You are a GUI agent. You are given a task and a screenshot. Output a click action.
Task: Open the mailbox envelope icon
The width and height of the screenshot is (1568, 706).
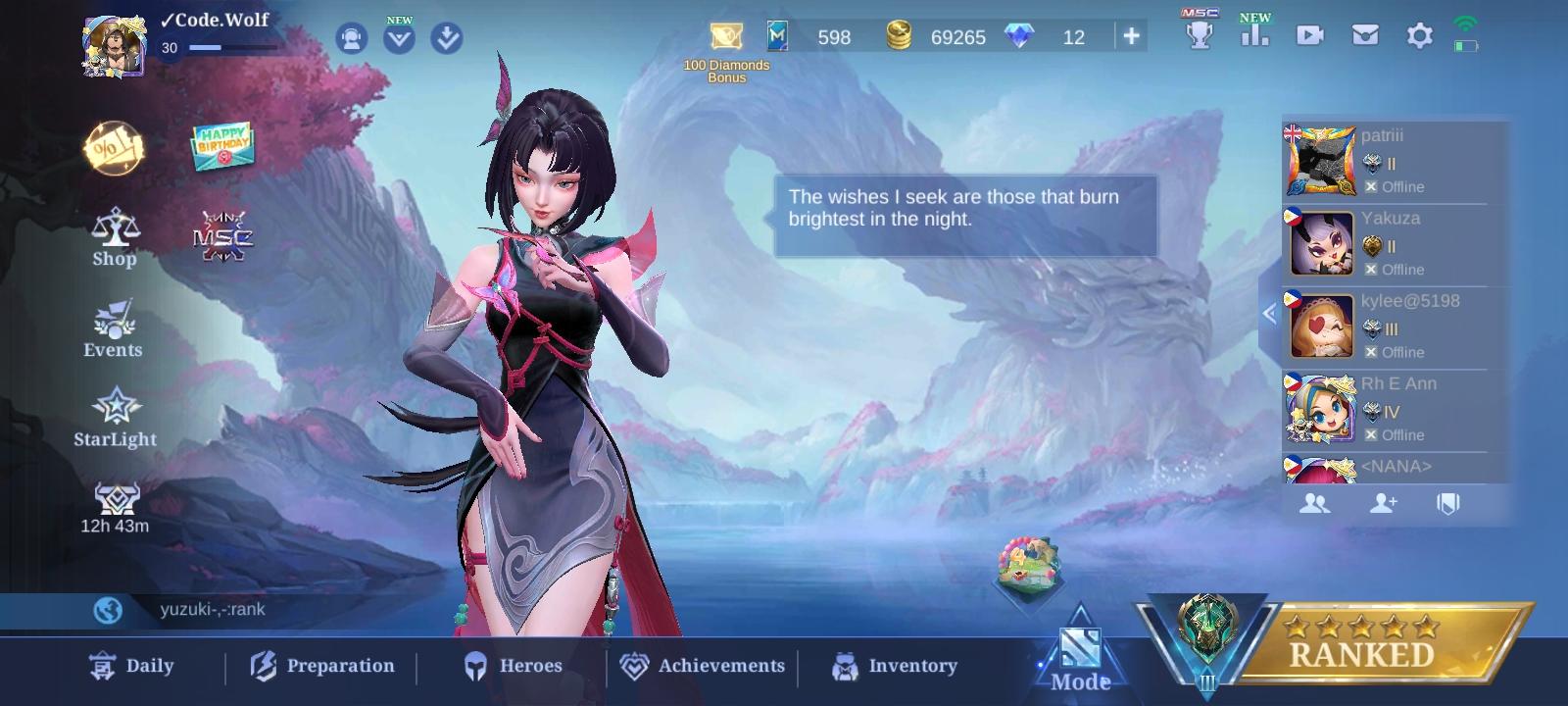1364,36
